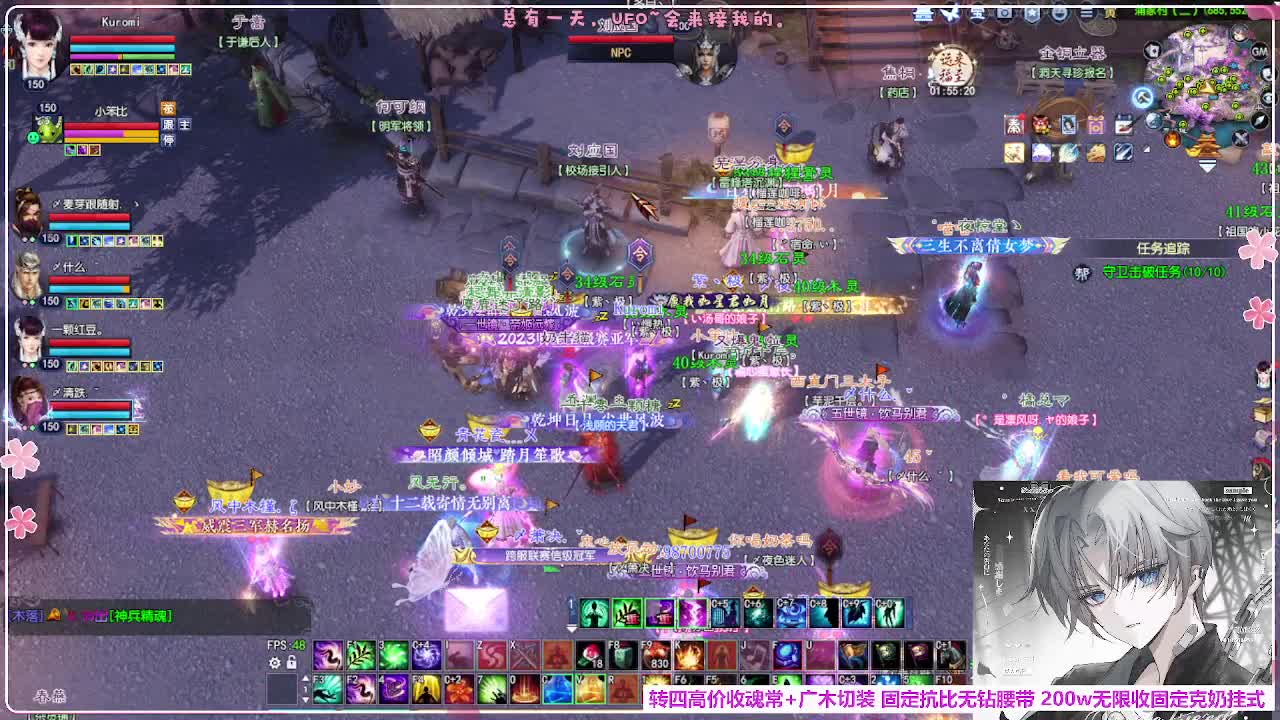1280x720 pixels.
Task: Open the hamburger menu in the top-right corner
Action: point(1086,13)
